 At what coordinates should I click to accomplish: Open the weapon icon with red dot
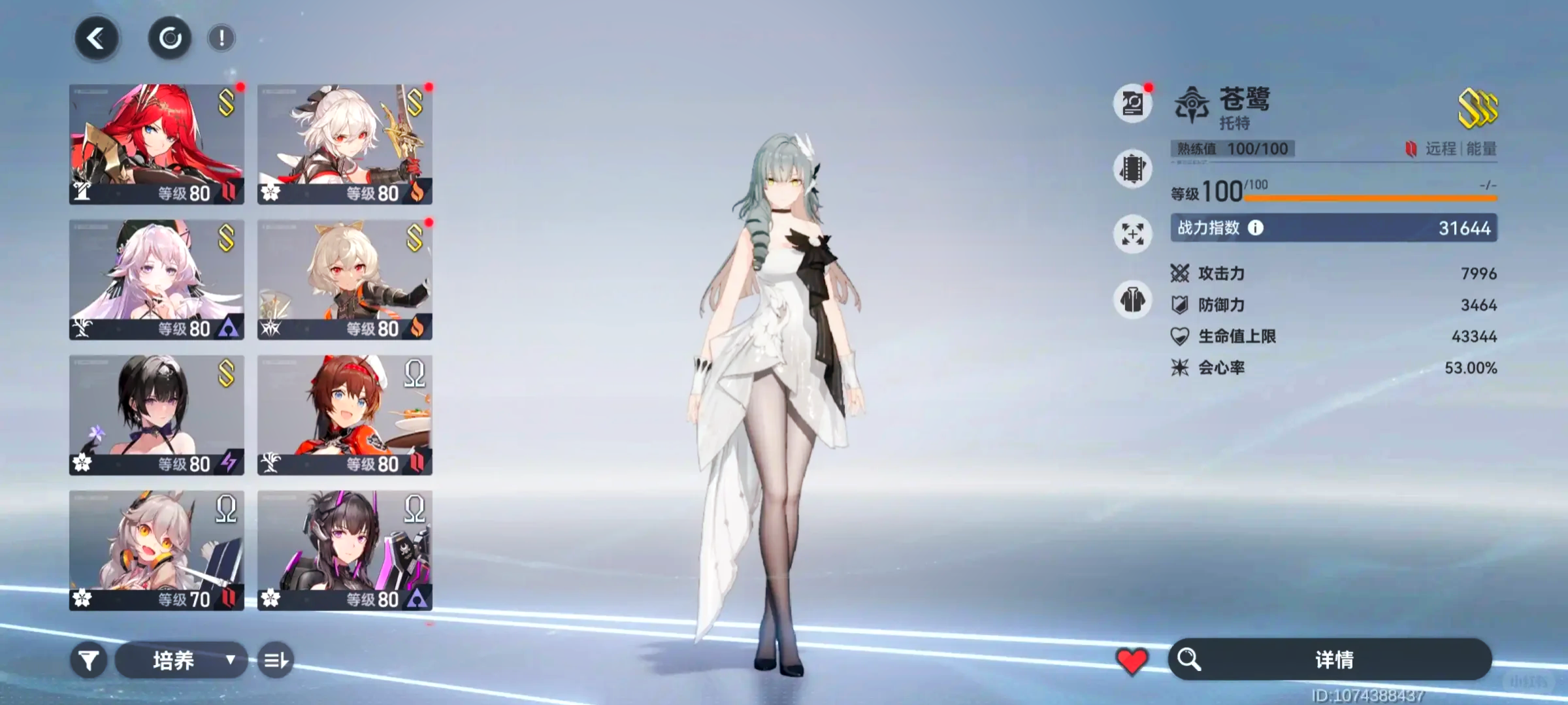tap(1133, 104)
